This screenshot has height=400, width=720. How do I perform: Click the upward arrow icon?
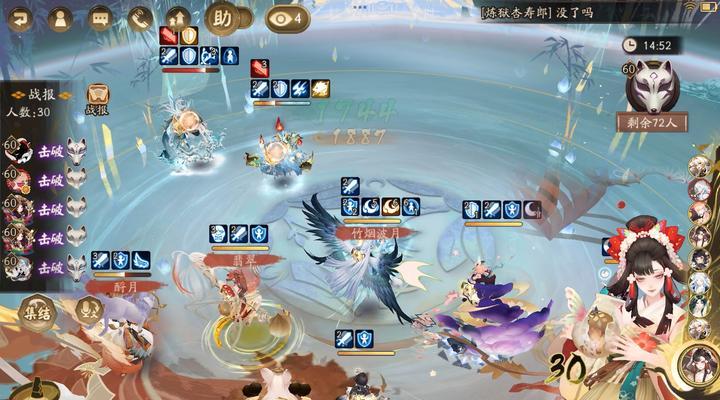[179, 18]
